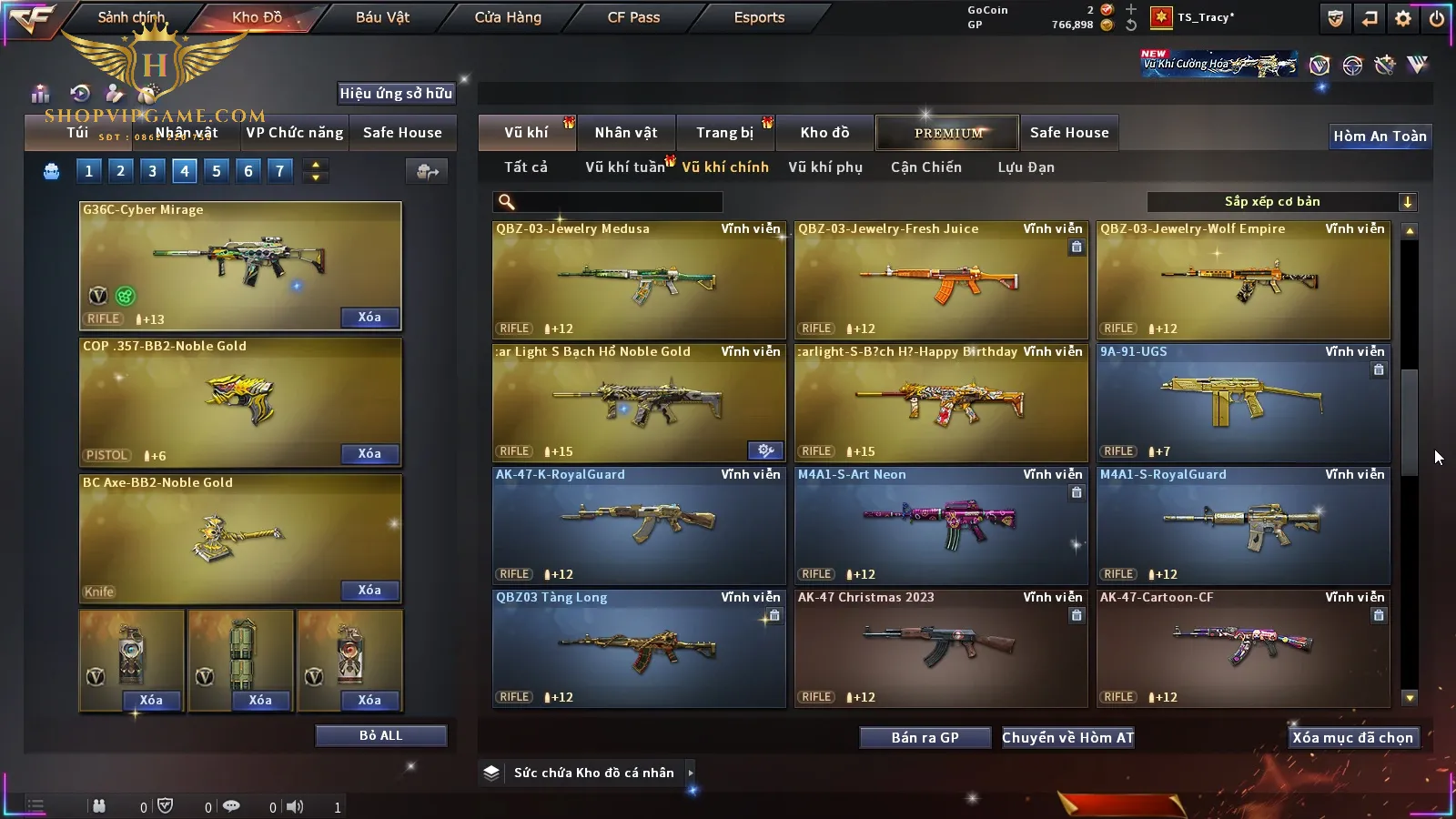Open the CF Pass menu

[x=633, y=17]
